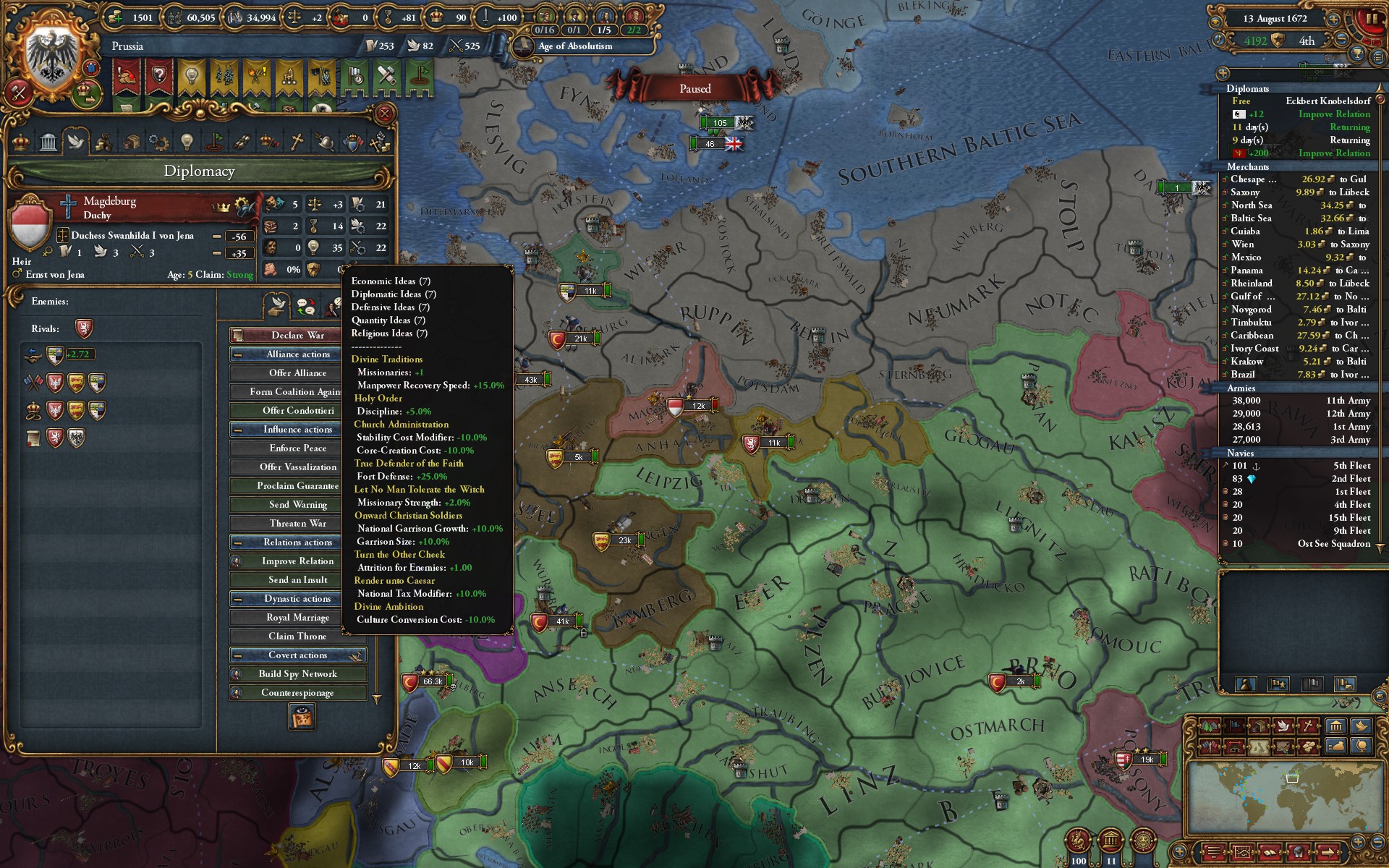The height and width of the screenshot is (868, 1389).
Task: Toggle the globe view on the minimap panel
Action: click(1362, 747)
